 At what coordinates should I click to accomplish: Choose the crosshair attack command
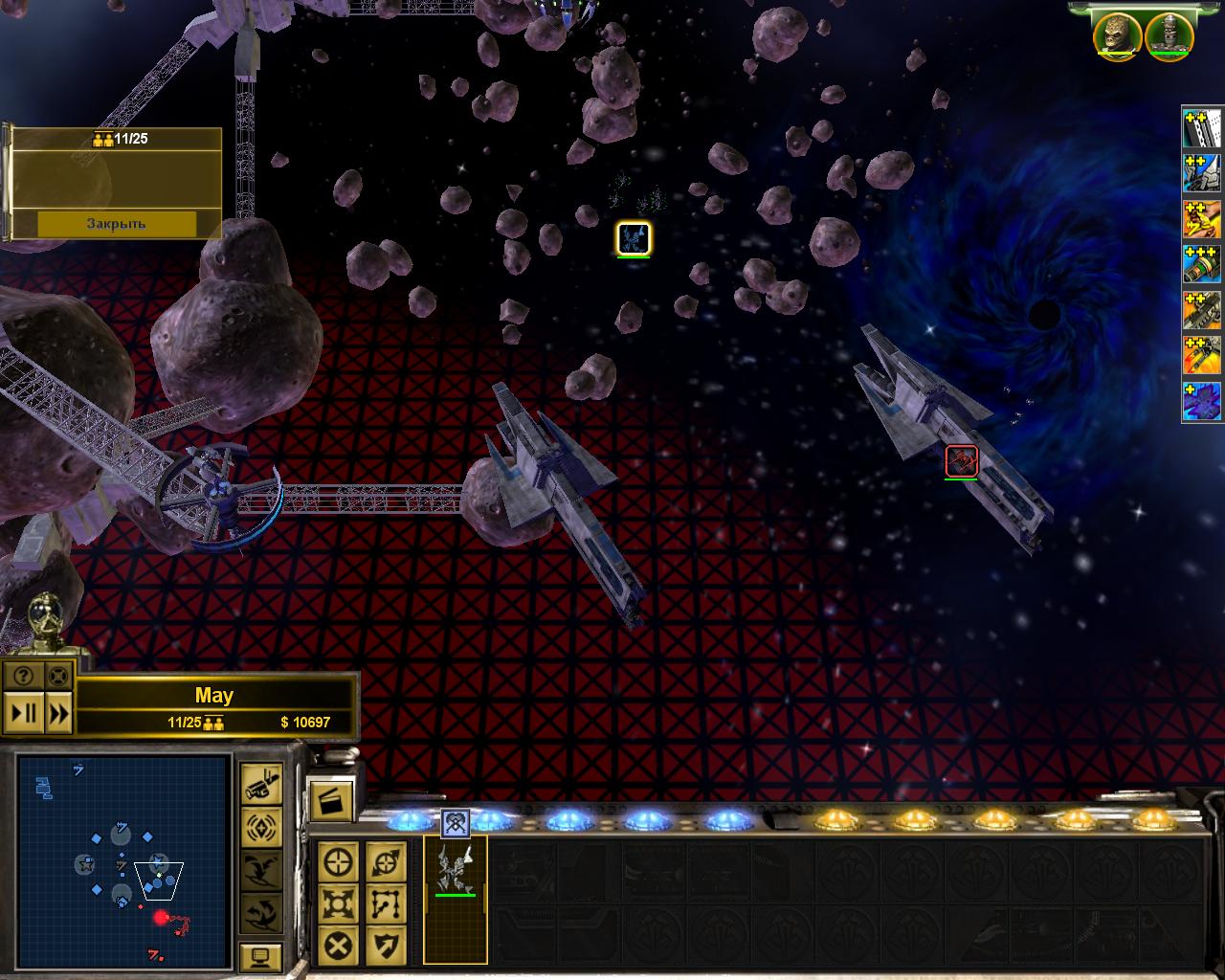[x=339, y=862]
